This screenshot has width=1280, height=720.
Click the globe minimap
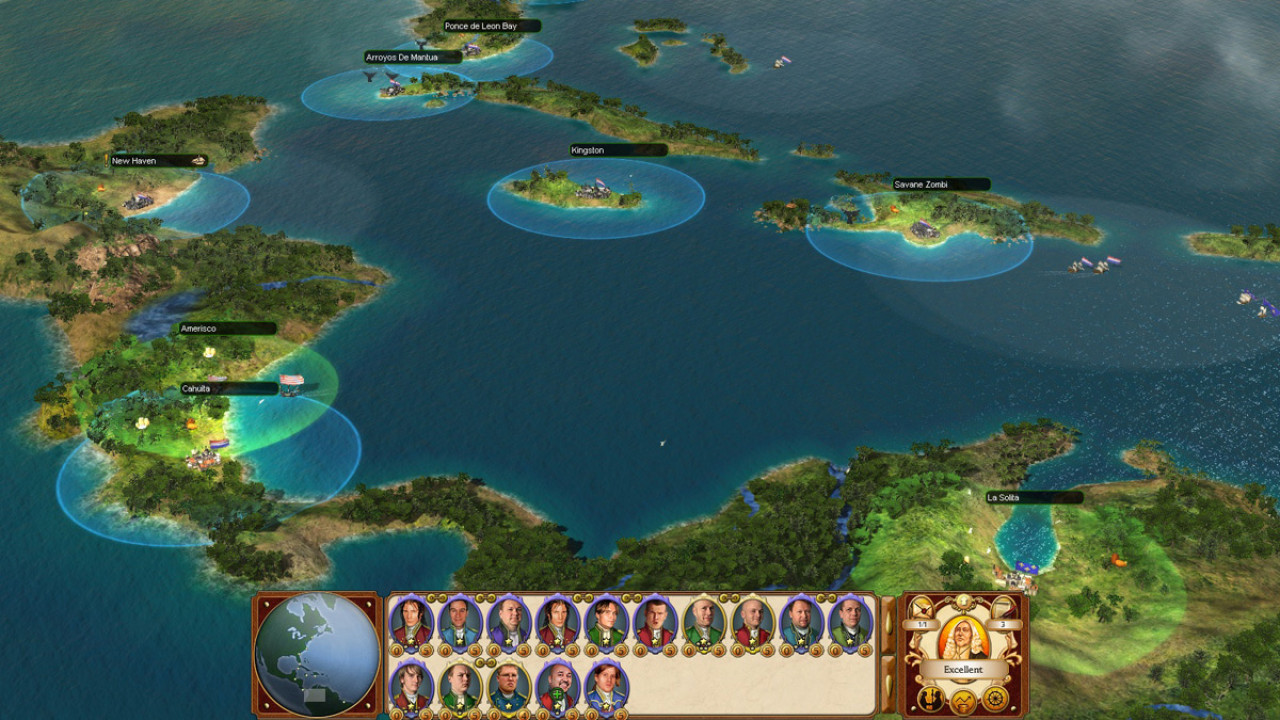[x=317, y=654]
